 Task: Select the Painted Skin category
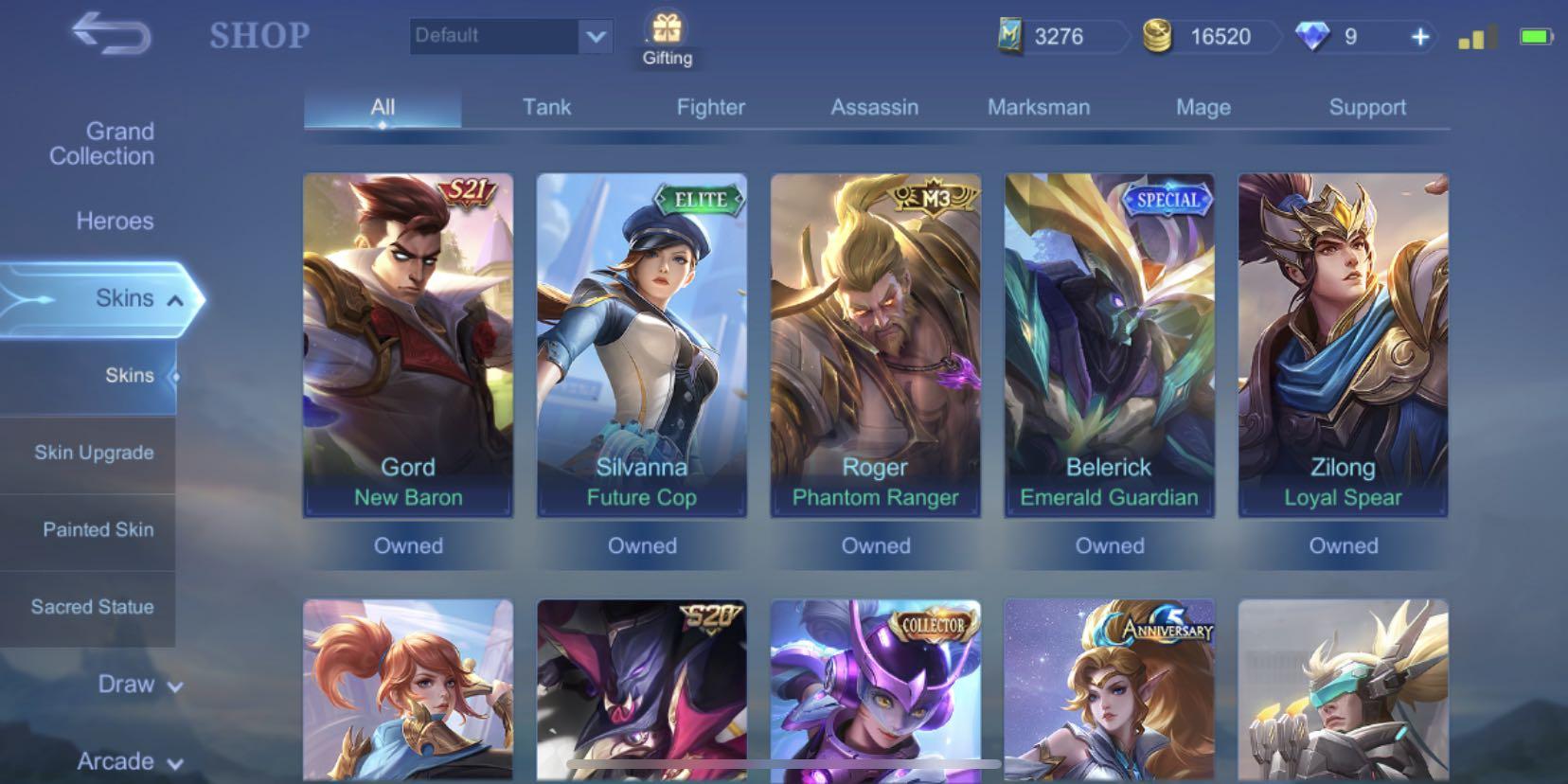(98, 530)
